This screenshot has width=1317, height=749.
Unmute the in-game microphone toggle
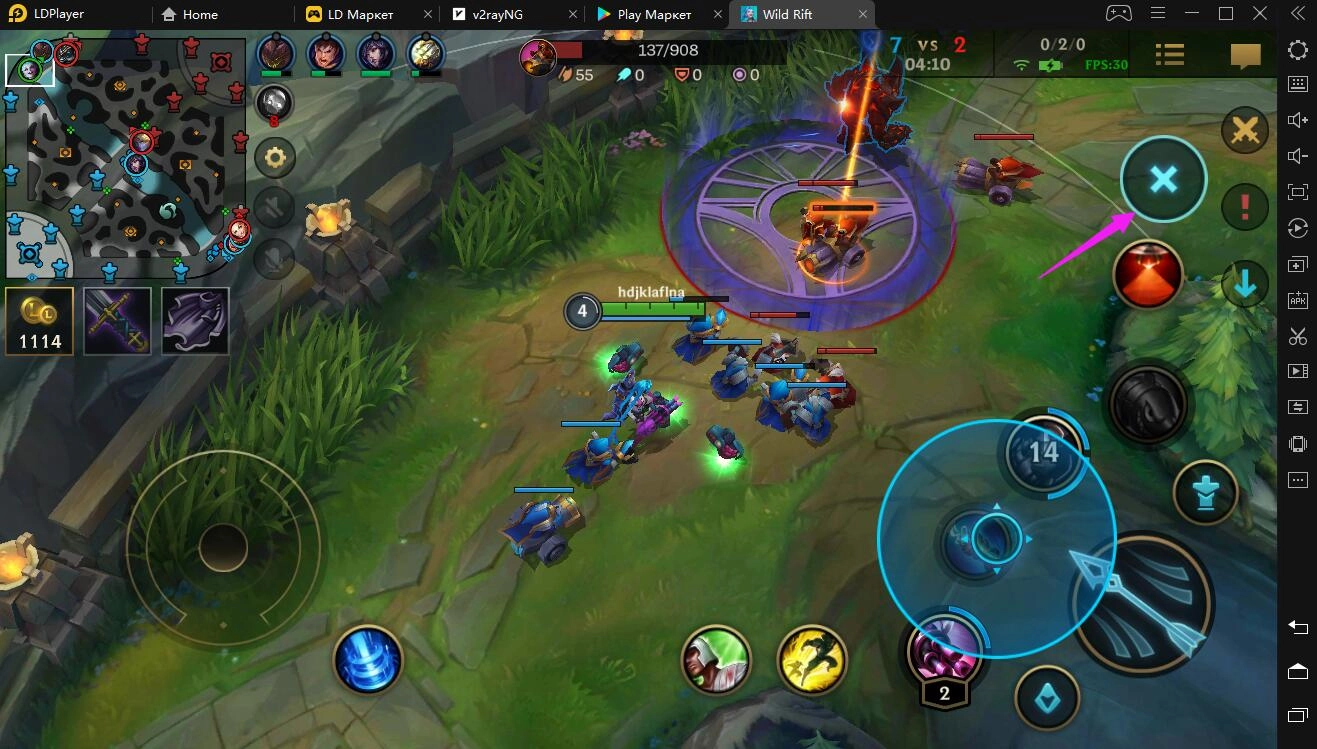click(x=274, y=259)
